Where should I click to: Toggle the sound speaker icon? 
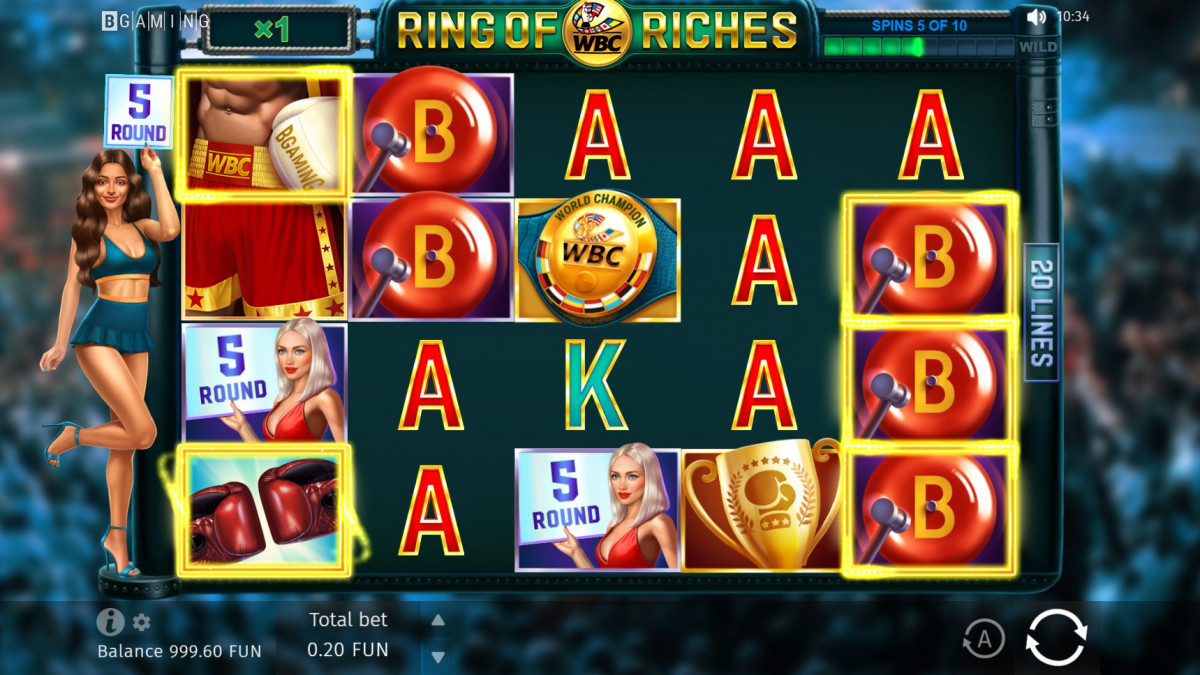[1036, 17]
